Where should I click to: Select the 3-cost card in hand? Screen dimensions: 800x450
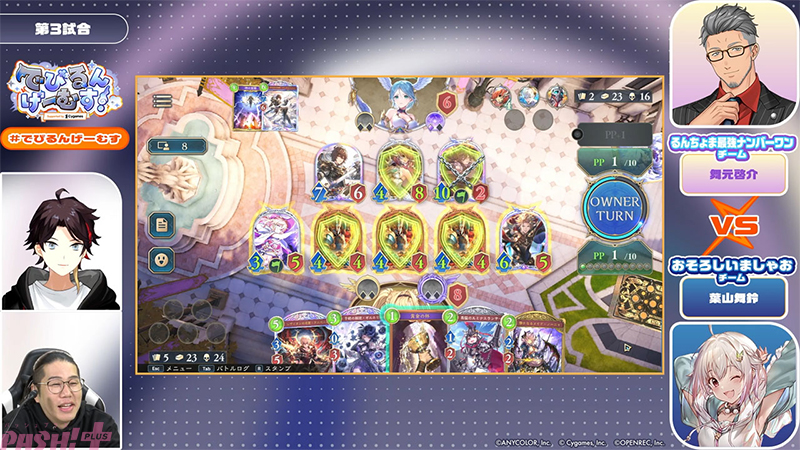(352, 342)
